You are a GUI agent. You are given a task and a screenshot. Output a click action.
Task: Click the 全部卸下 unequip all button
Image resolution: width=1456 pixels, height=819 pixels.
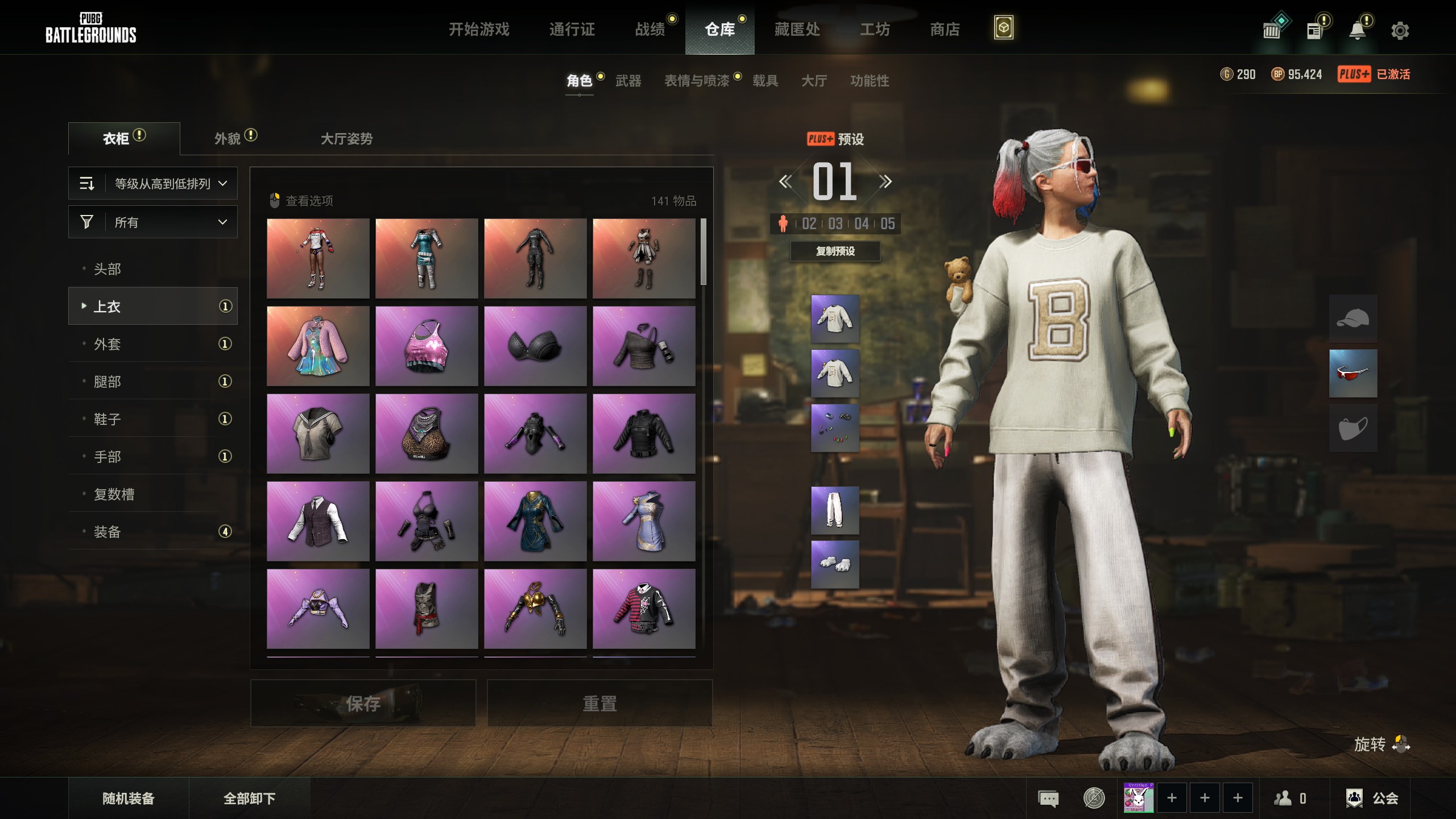(x=249, y=799)
